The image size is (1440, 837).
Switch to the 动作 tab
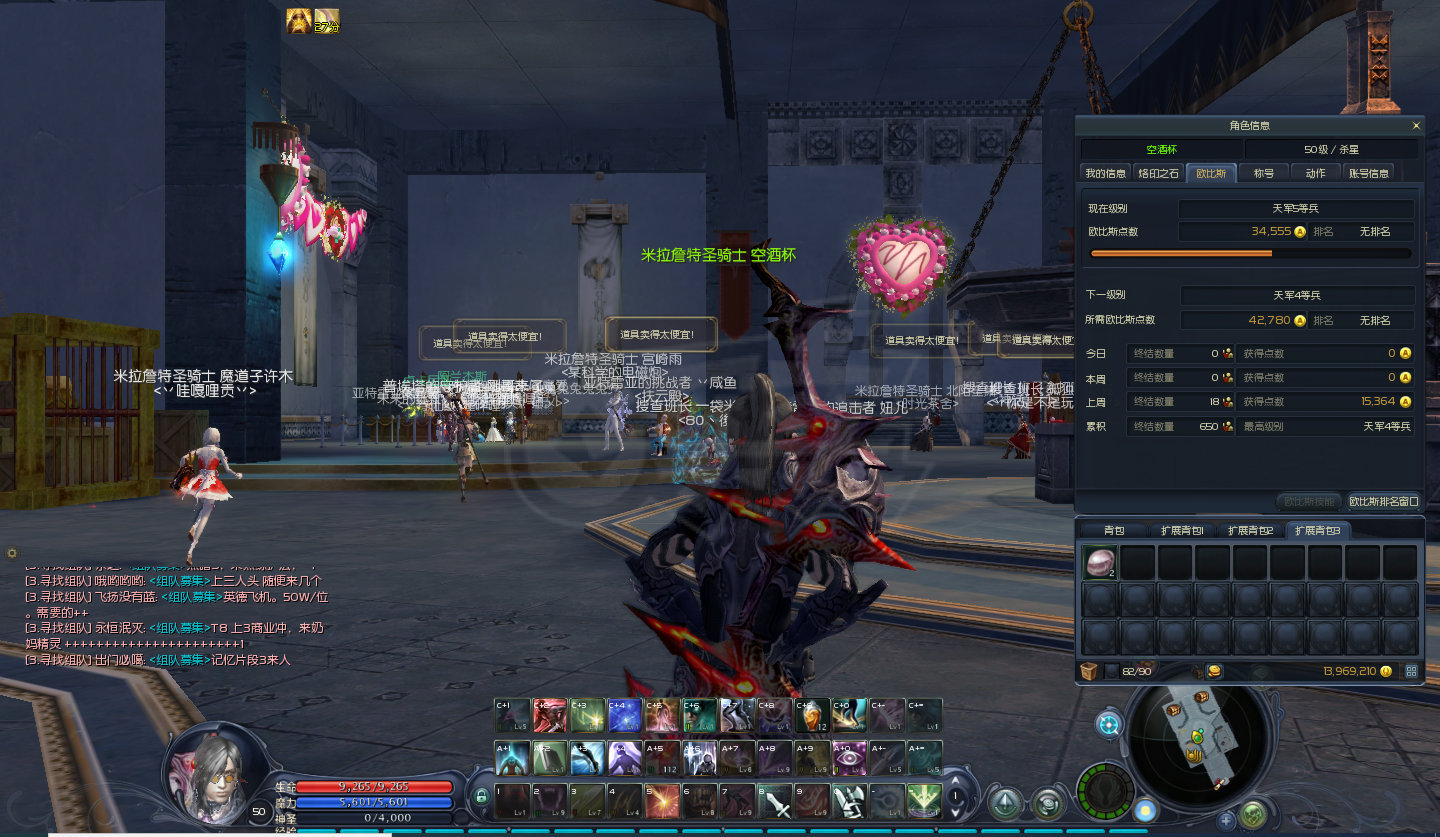(x=1315, y=173)
